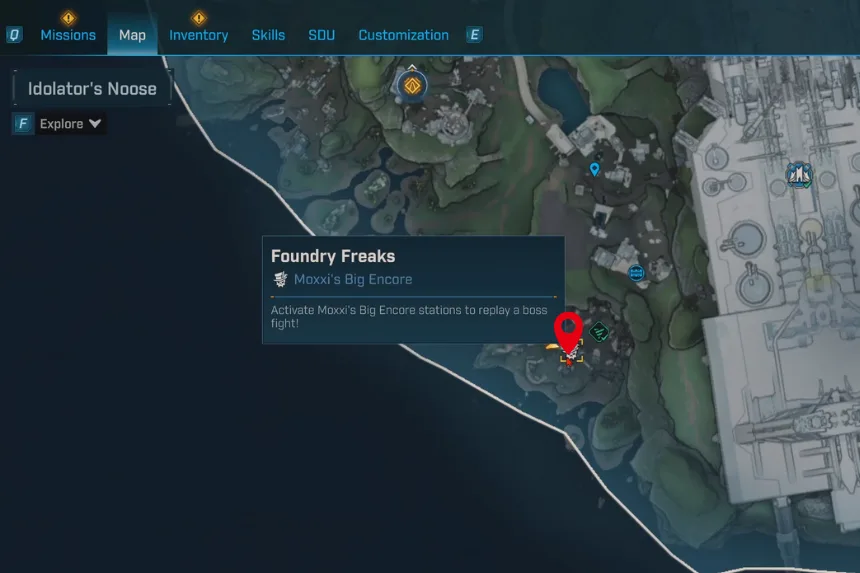Switch to the Map tab
Viewport: 860px width, 573px height.
132,35
